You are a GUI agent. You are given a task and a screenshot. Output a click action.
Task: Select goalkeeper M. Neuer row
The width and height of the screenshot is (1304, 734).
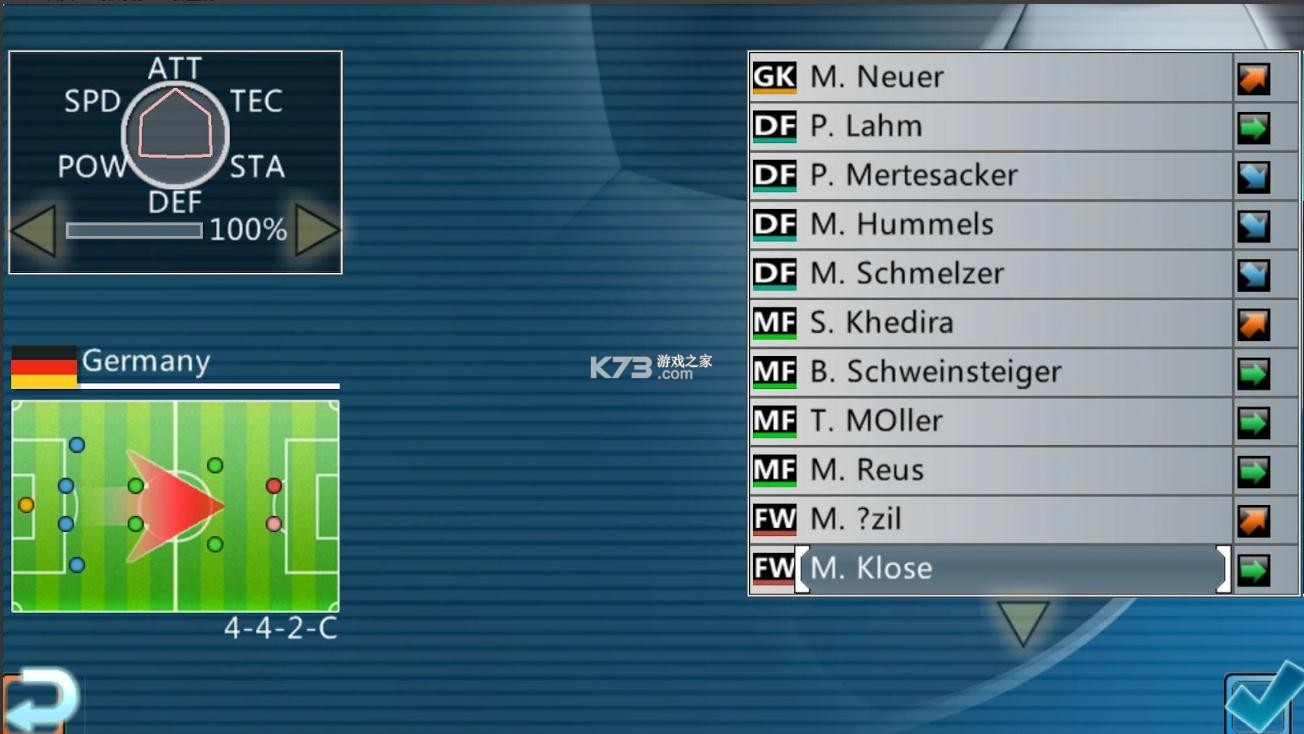pyautogui.click(x=990, y=77)
